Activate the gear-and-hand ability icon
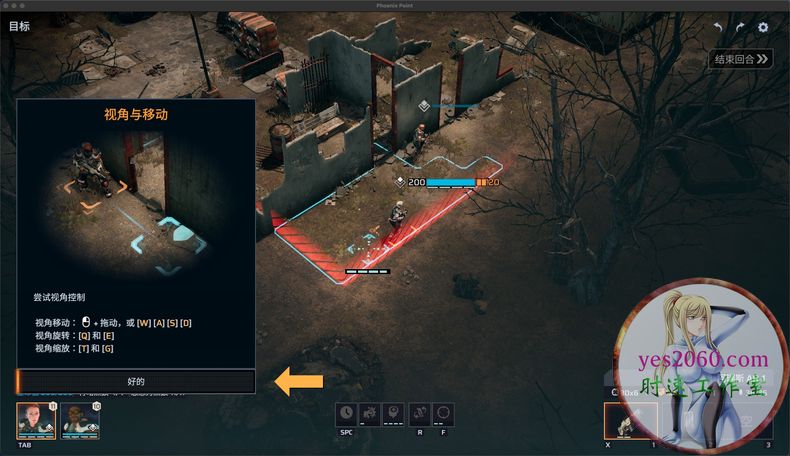The width and height of the screenshot is (790, 456). click(x=369, y=412)
